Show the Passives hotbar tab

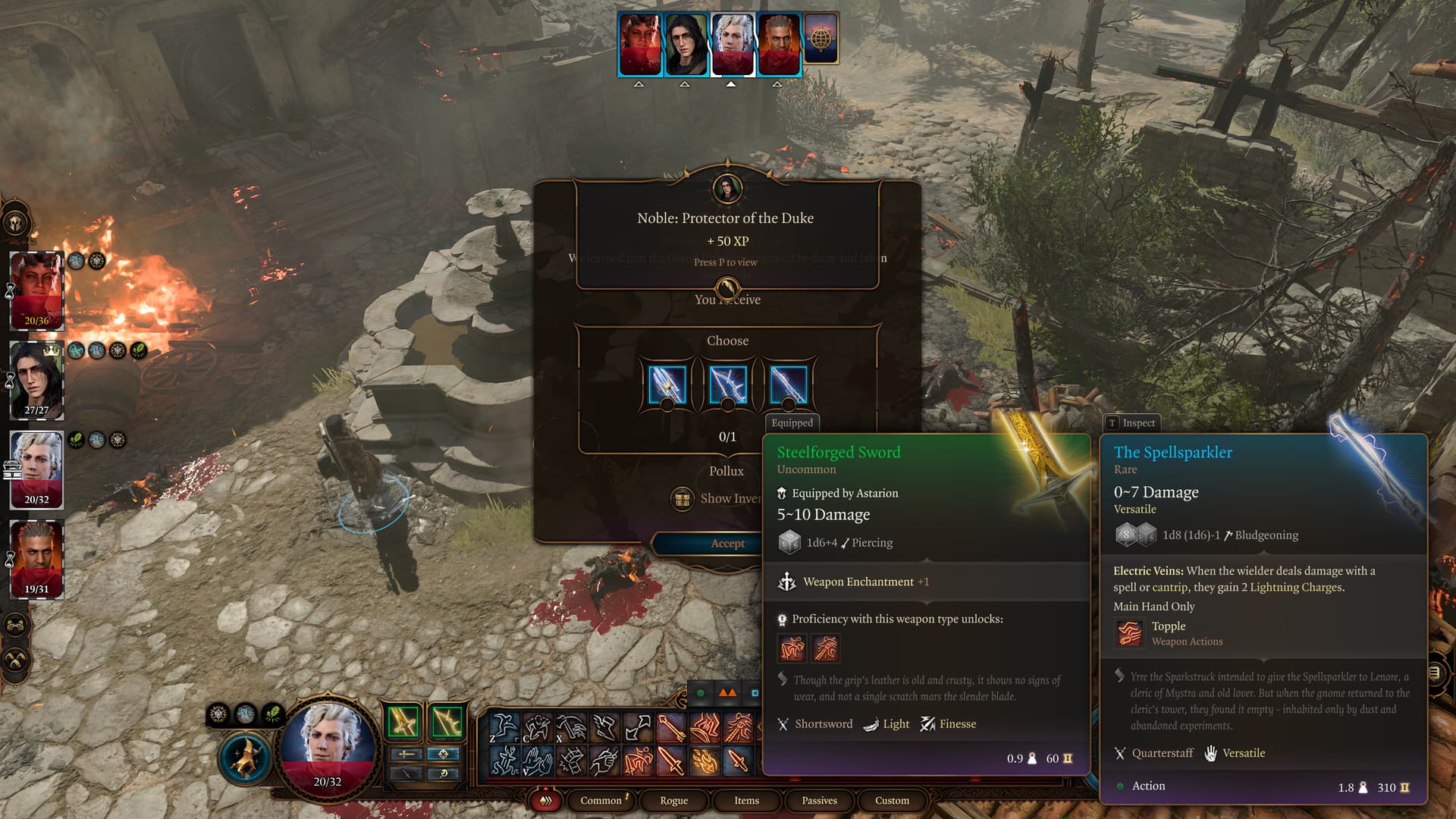point(819,800)
